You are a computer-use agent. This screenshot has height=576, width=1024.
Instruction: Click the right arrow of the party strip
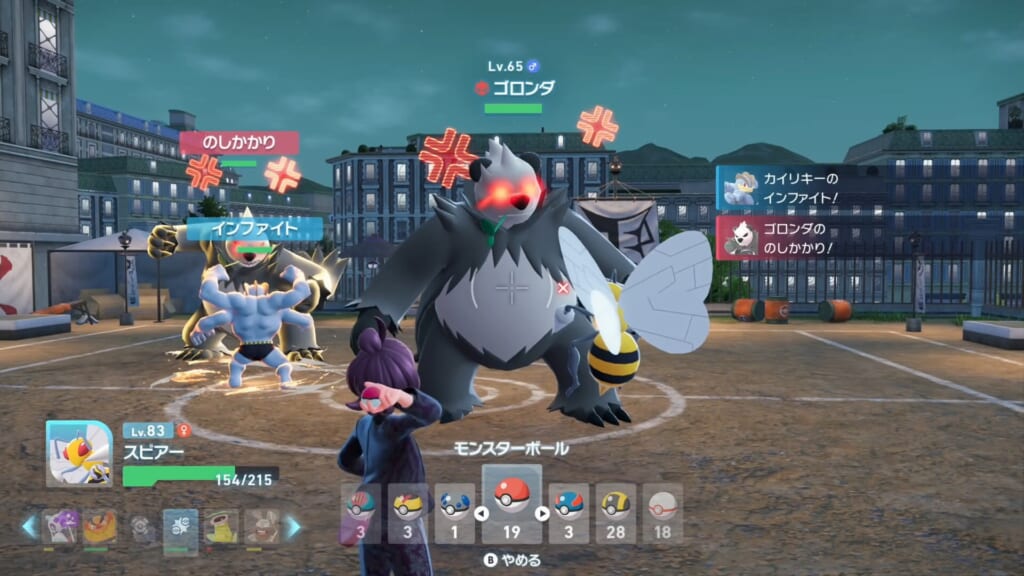coord(293,527)
